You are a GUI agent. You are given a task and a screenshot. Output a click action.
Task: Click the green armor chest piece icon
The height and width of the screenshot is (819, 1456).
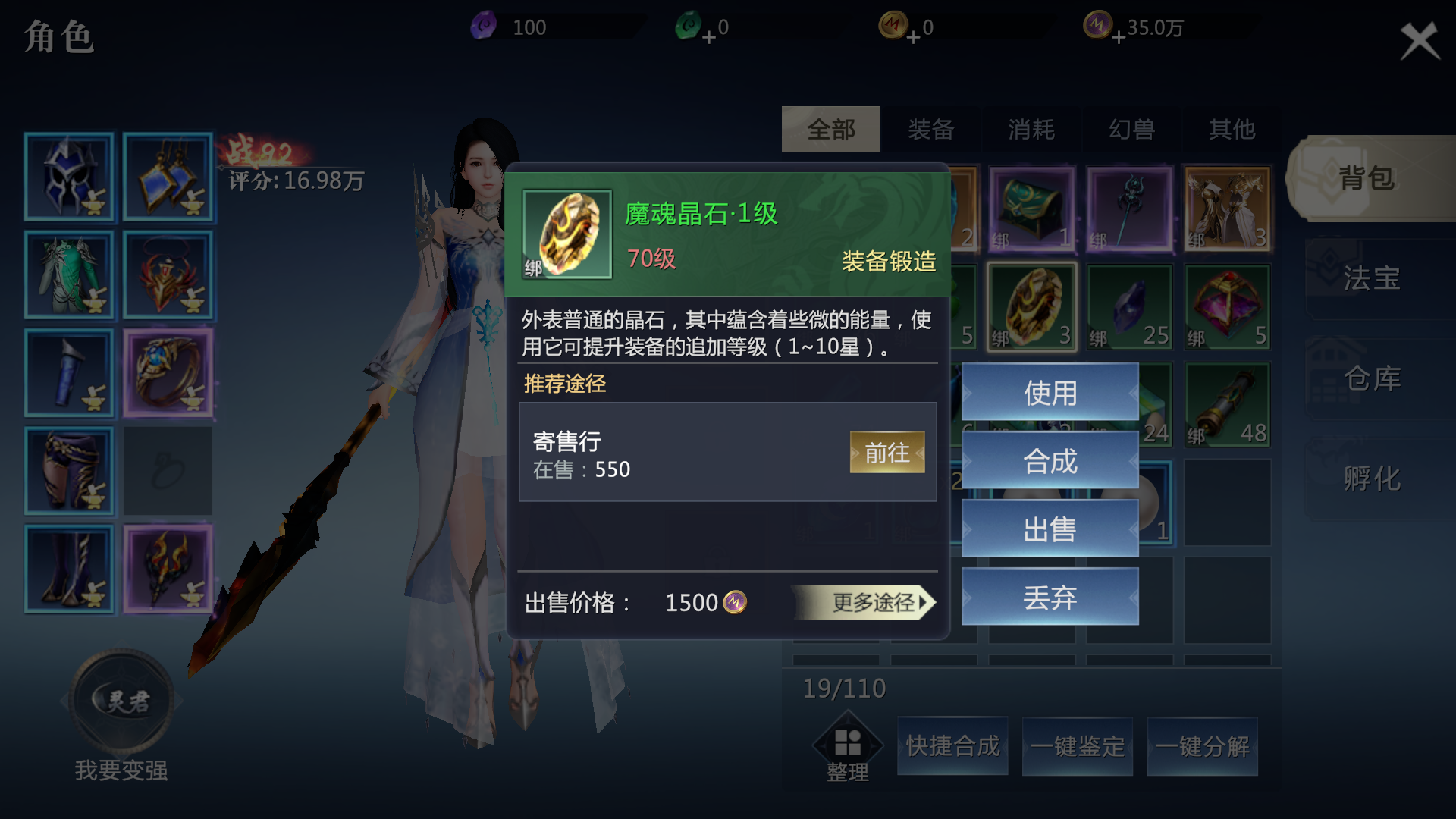69,275
